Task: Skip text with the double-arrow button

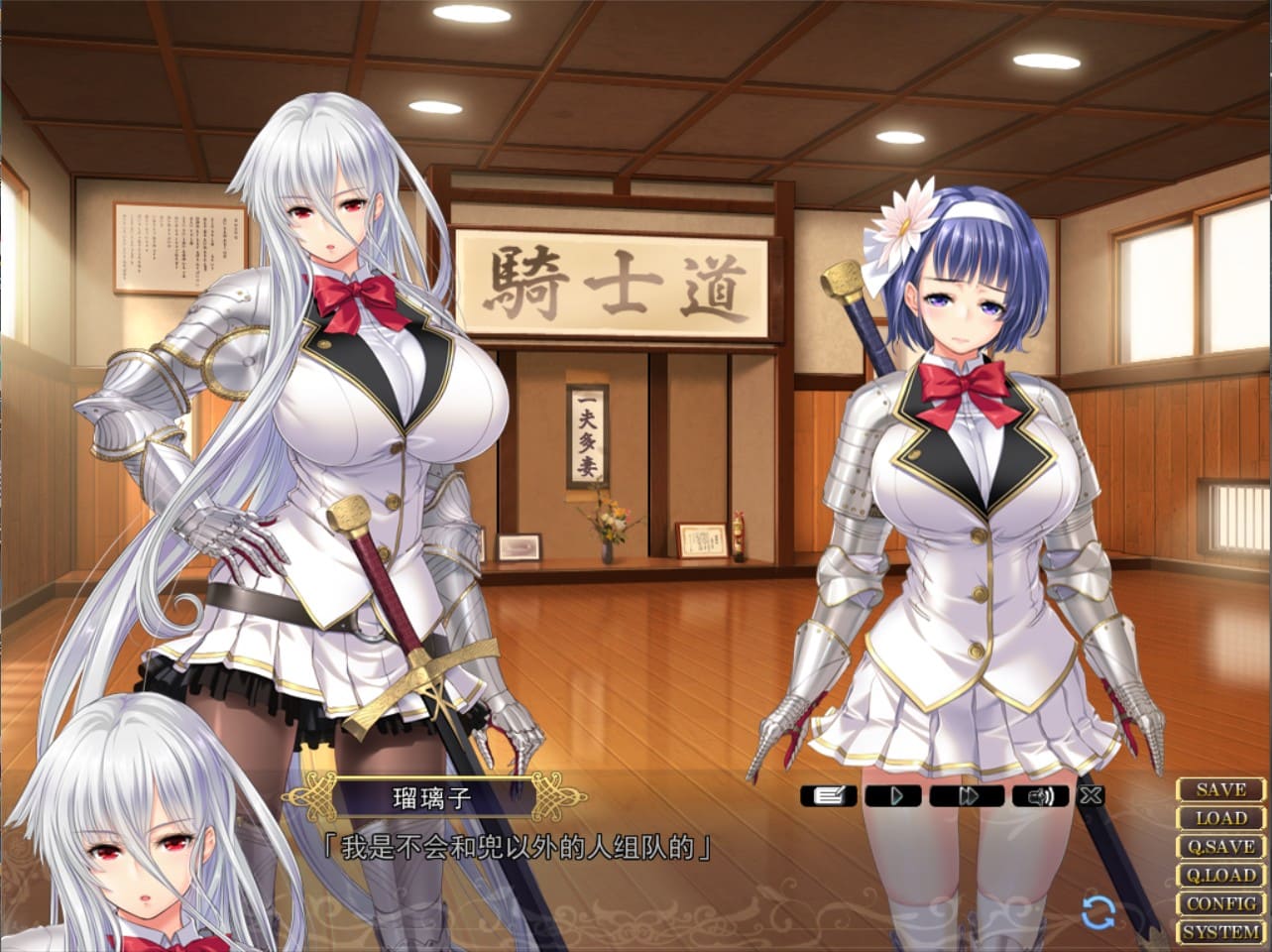Action: click(968, 795)
